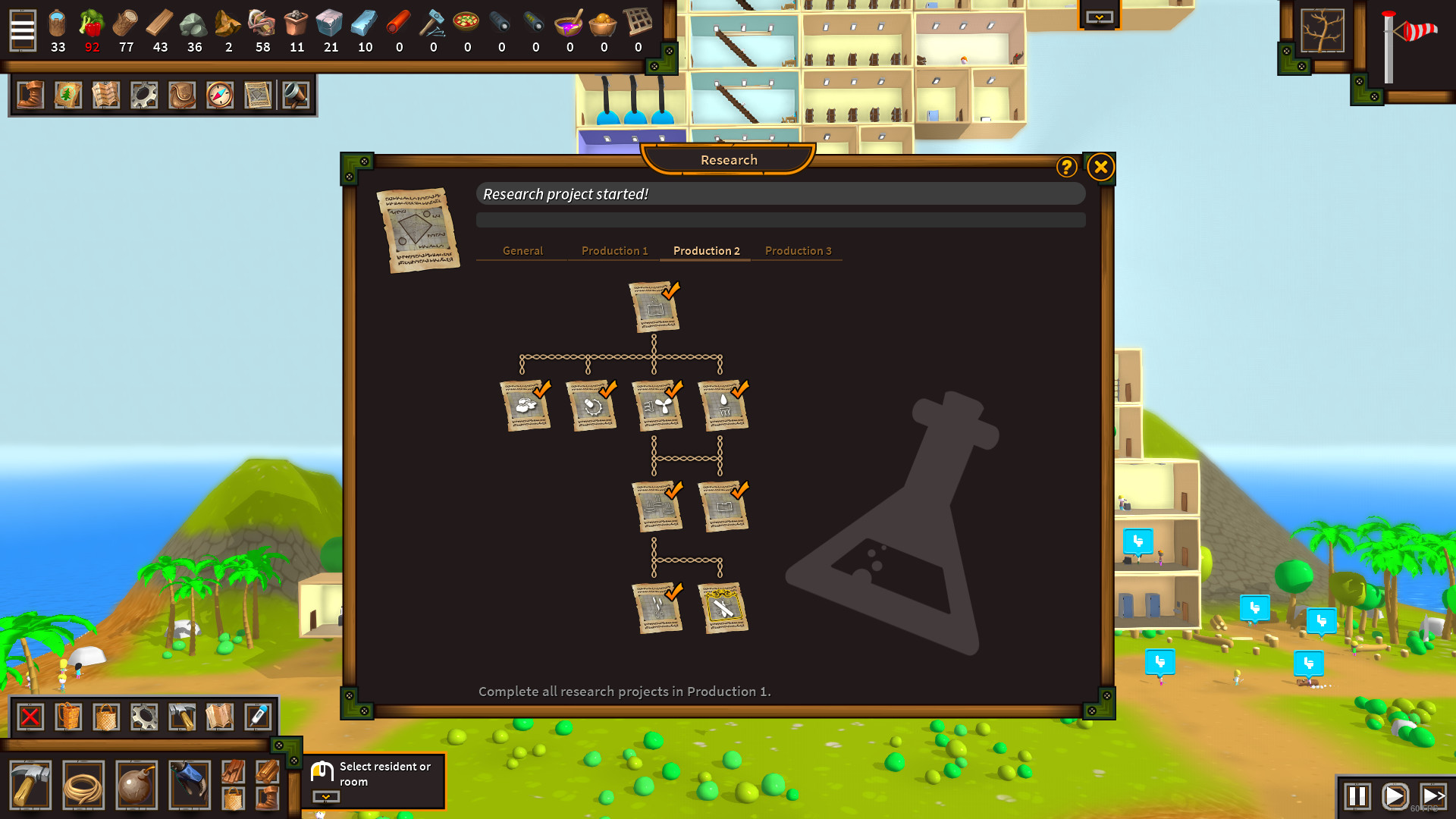Expand the chevron under Select resident or room
This screenshot has width=1456, height=819.
point(325,796)
